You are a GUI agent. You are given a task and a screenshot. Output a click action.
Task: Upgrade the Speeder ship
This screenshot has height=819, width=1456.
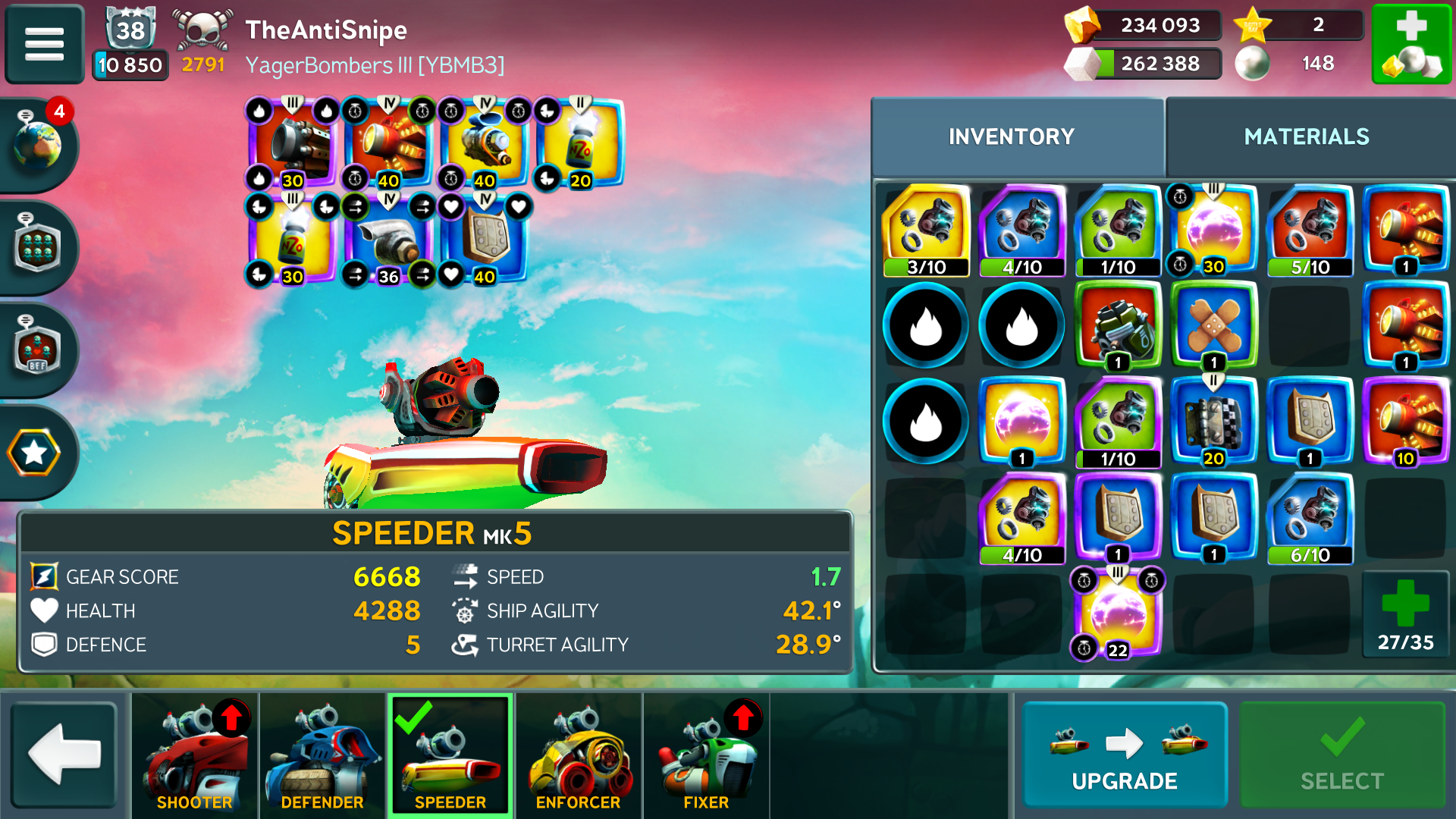tap(1124, 755)
